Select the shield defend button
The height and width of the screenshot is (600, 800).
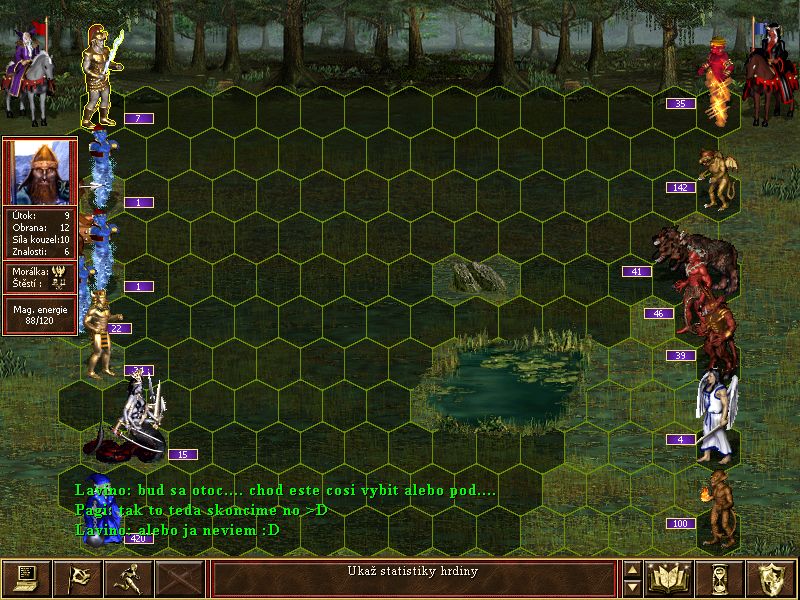[x=772, y=578]
